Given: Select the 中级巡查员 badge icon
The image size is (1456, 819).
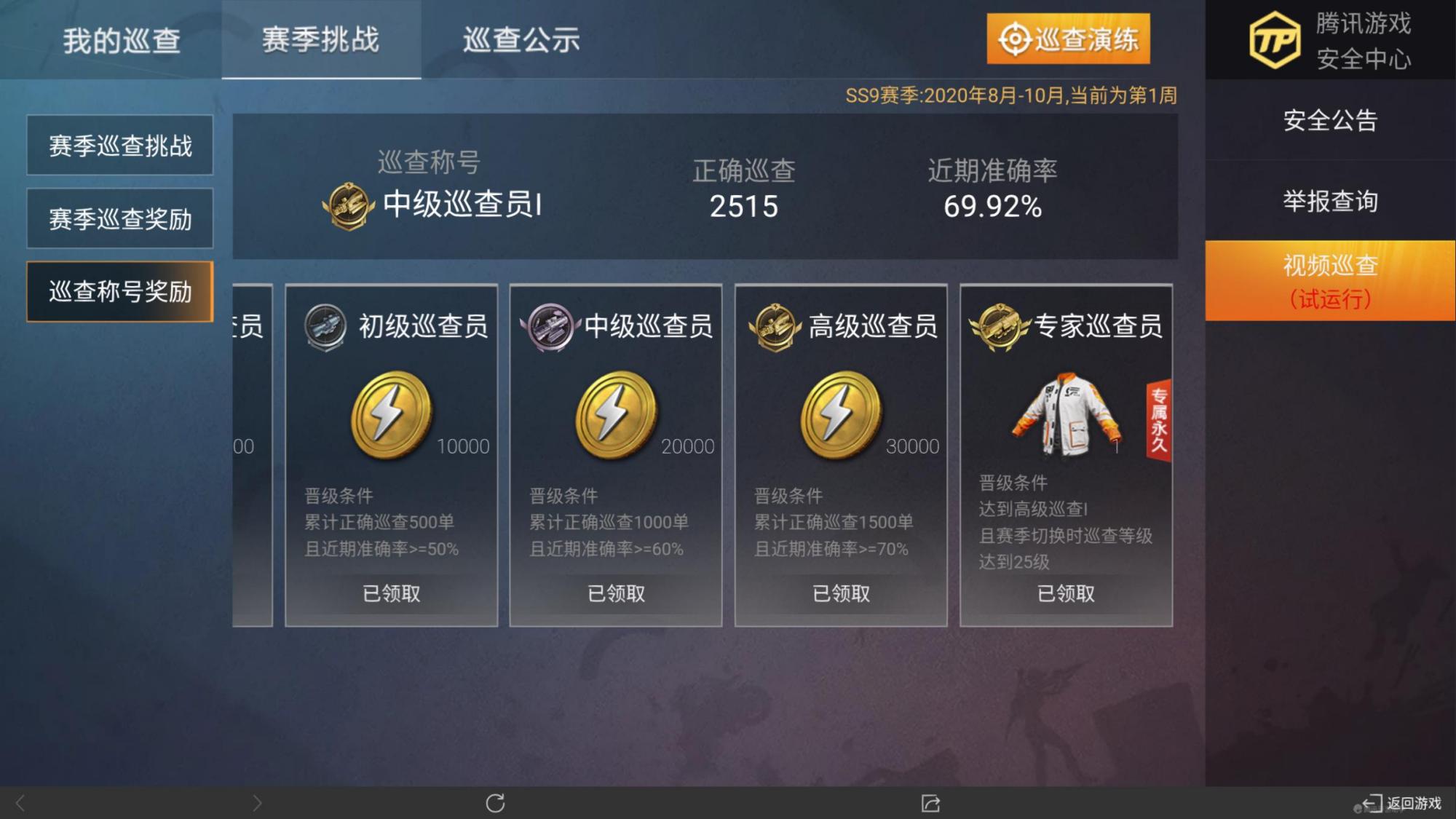Looking at the screenshot, I should point(550,326).
